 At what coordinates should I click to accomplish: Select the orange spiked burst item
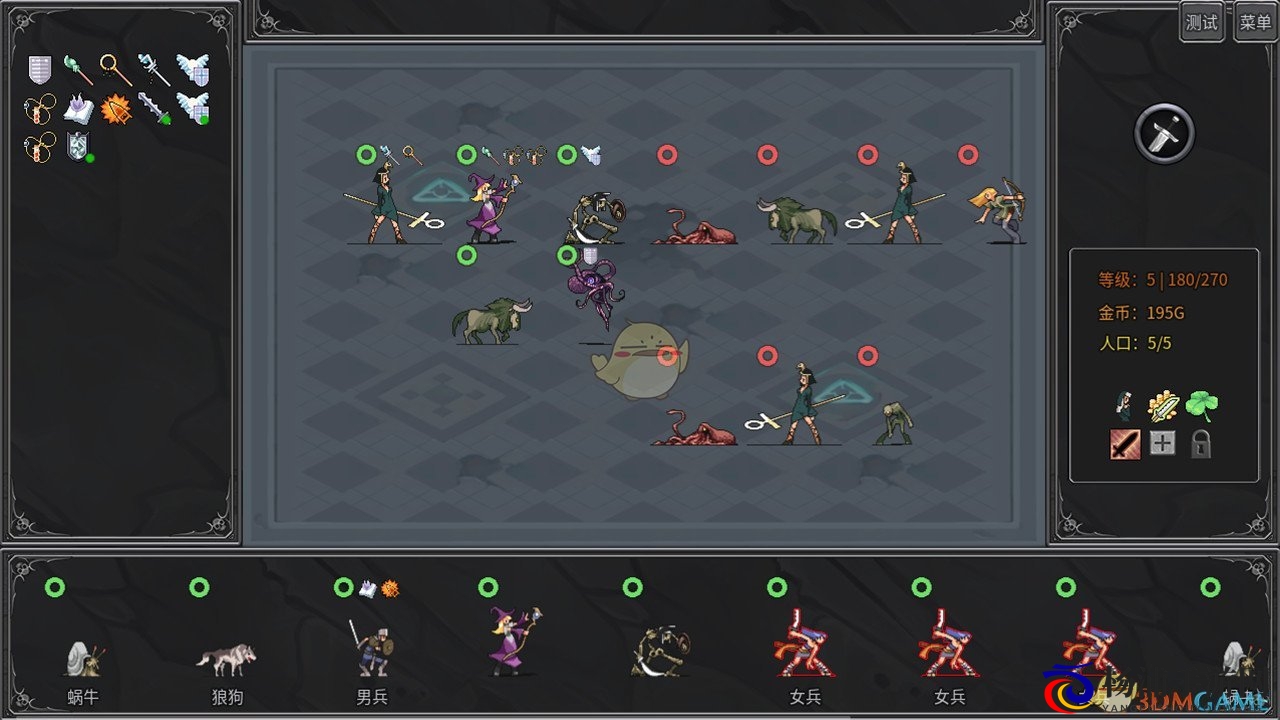click(x=116, y=108)
